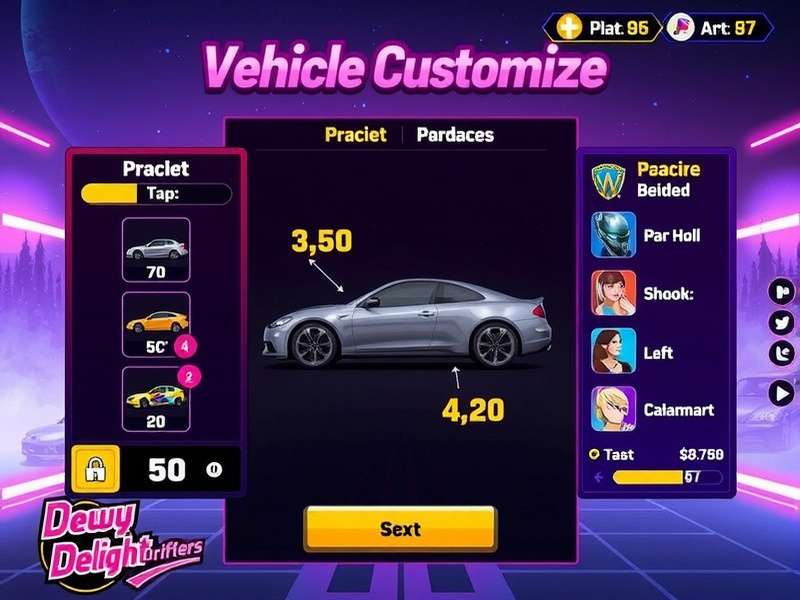This screenshot has width=800, height=600.
Task: Click the Tap progress bar
Action: pyautogui.click(x=156, y=193)
